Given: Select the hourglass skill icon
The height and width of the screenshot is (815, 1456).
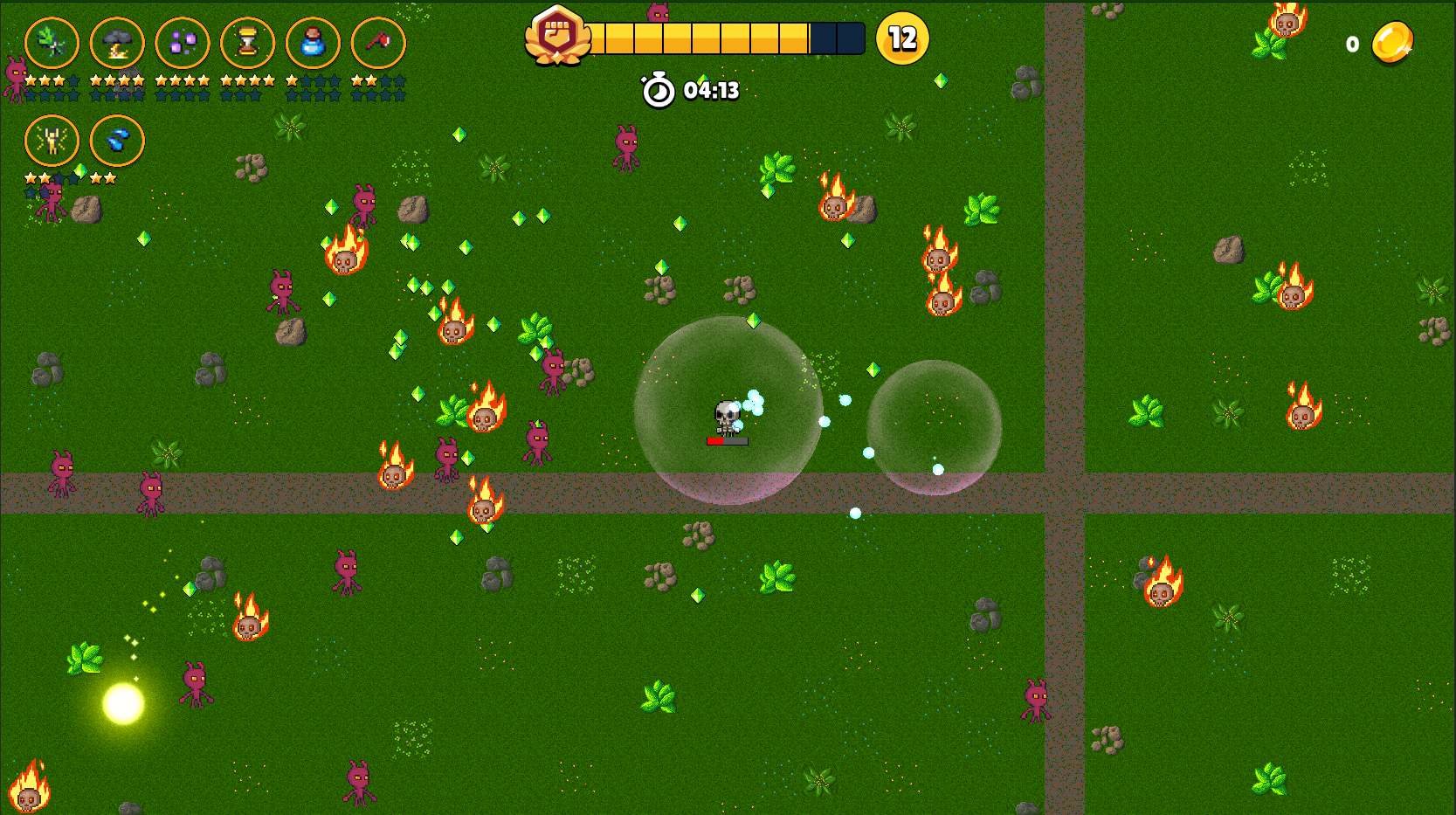Looking at the screenshot, I should (x=248, y=43).
